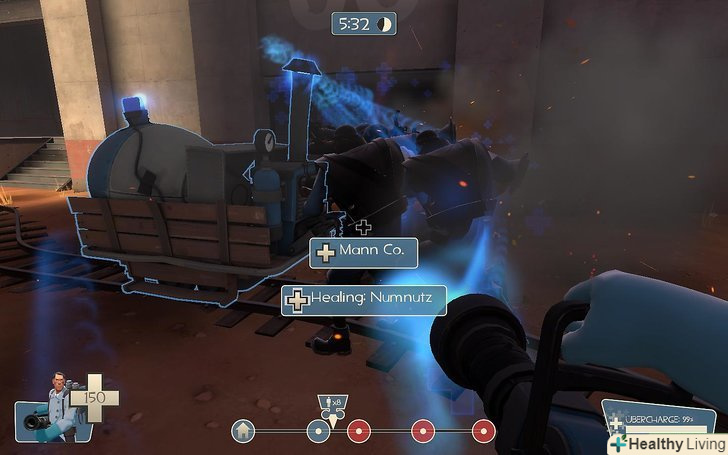Select the Healing: Numnutz target panel
This screenshot has height=455, width=728.
(x=363, y=298)
